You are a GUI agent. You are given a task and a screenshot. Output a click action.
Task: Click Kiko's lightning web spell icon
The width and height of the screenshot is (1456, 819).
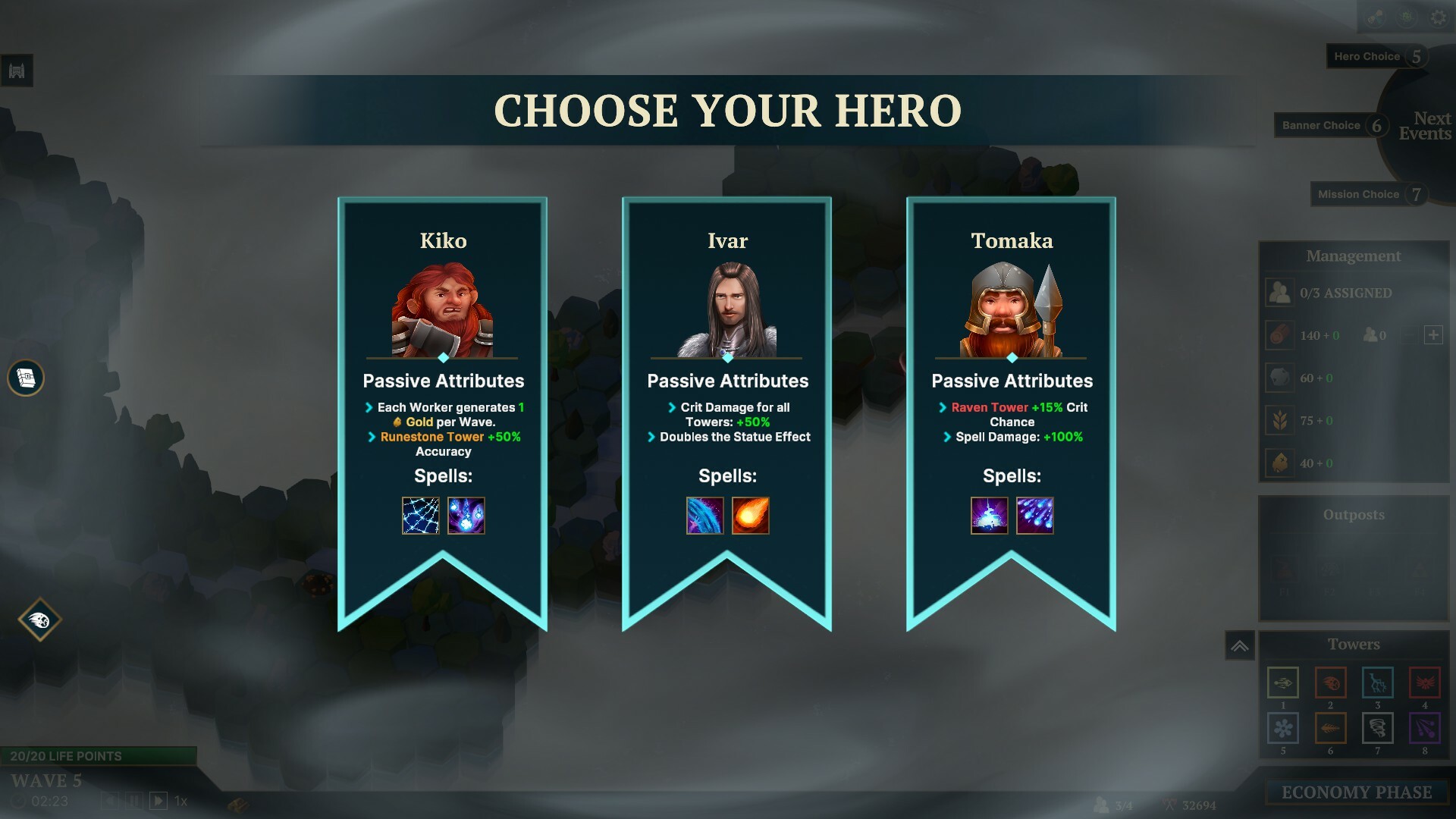(421, 515)
